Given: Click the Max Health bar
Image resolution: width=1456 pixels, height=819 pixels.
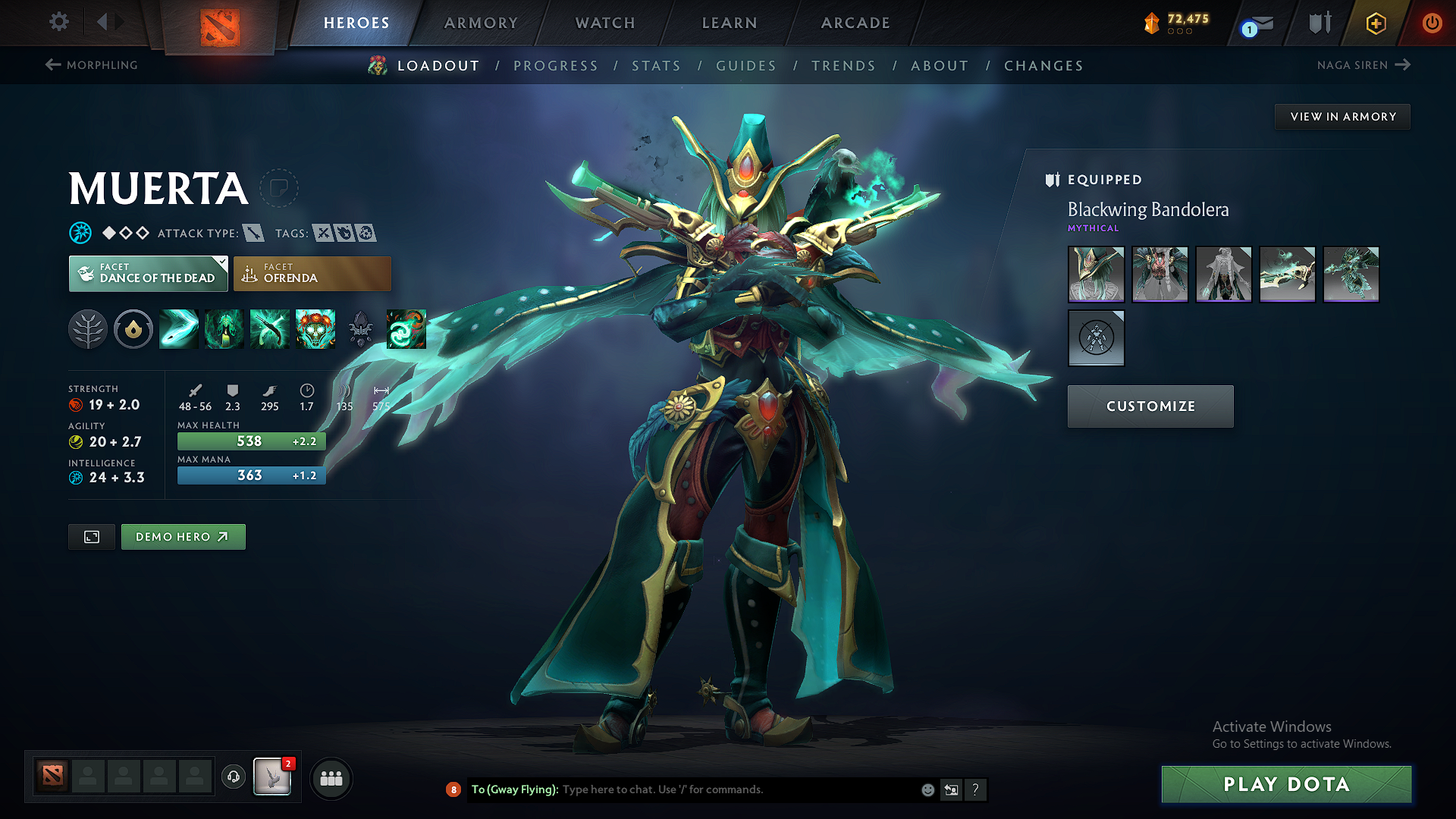Looking at the screenshot, I should [251, 441].
